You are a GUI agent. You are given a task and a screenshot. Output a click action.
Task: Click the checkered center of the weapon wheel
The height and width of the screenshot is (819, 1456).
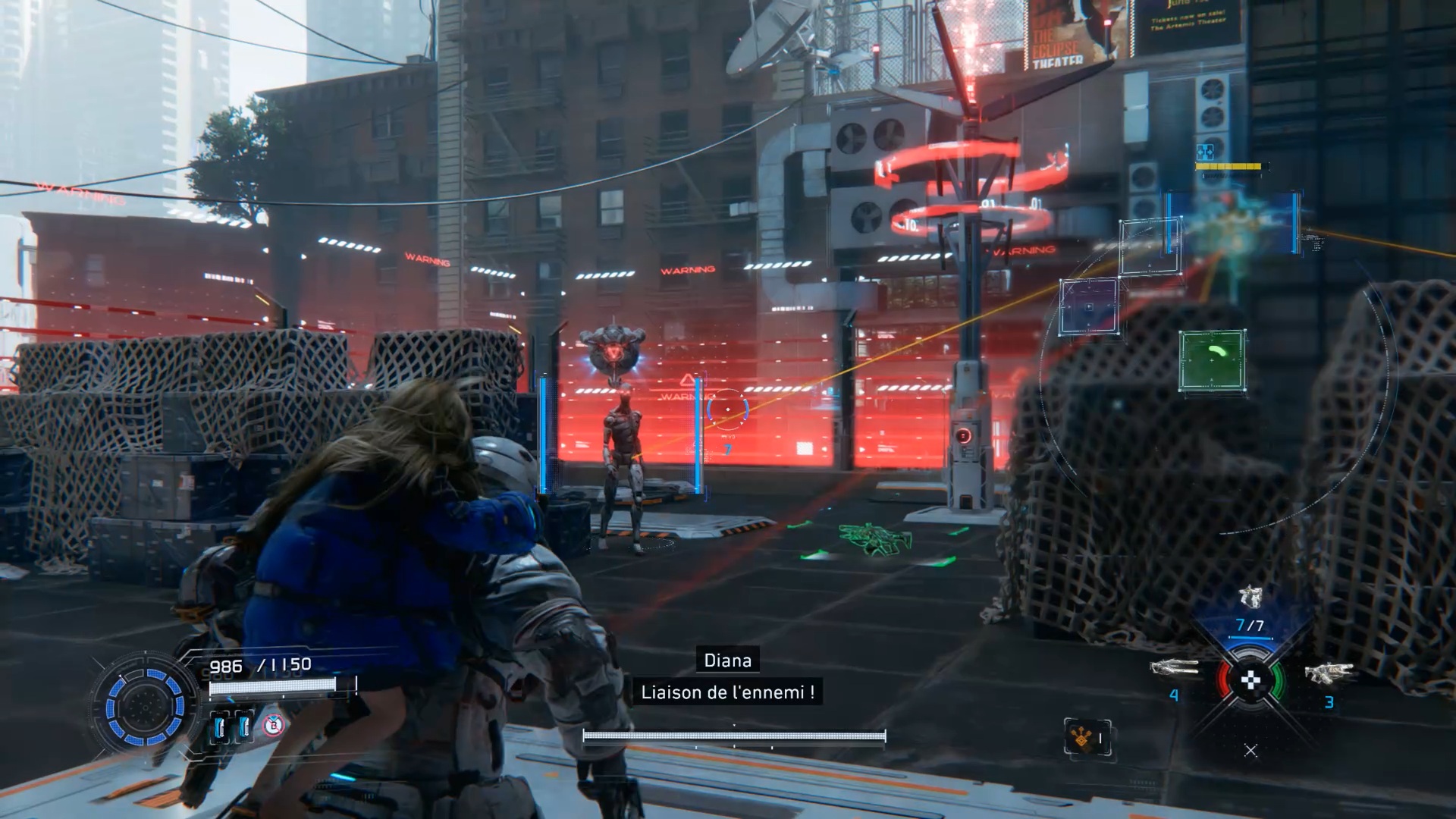[1250, 680]
